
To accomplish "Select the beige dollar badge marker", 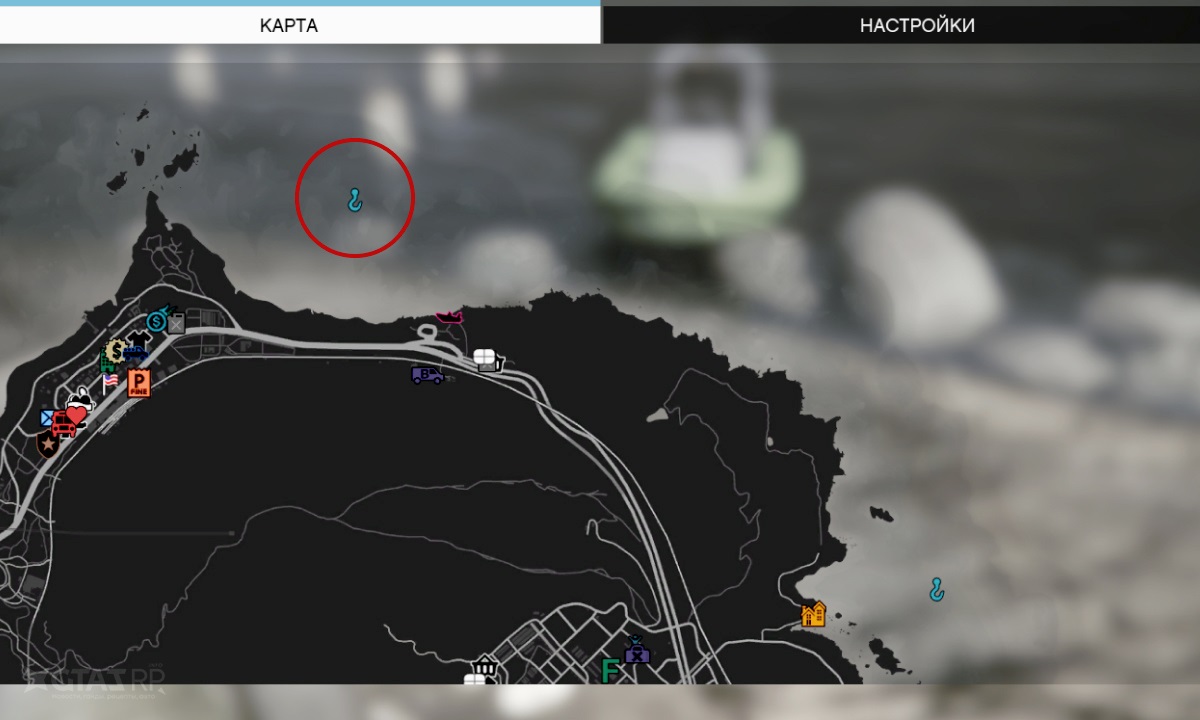I will (115, 351).
